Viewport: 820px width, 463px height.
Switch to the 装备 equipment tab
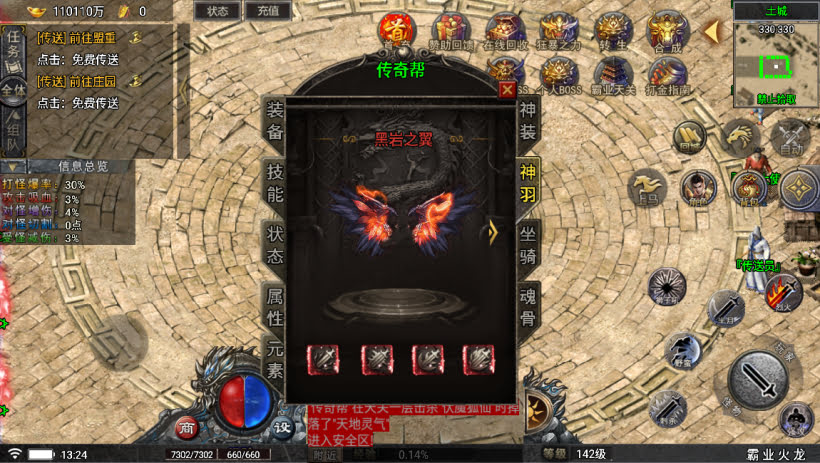tap(275, 121)
